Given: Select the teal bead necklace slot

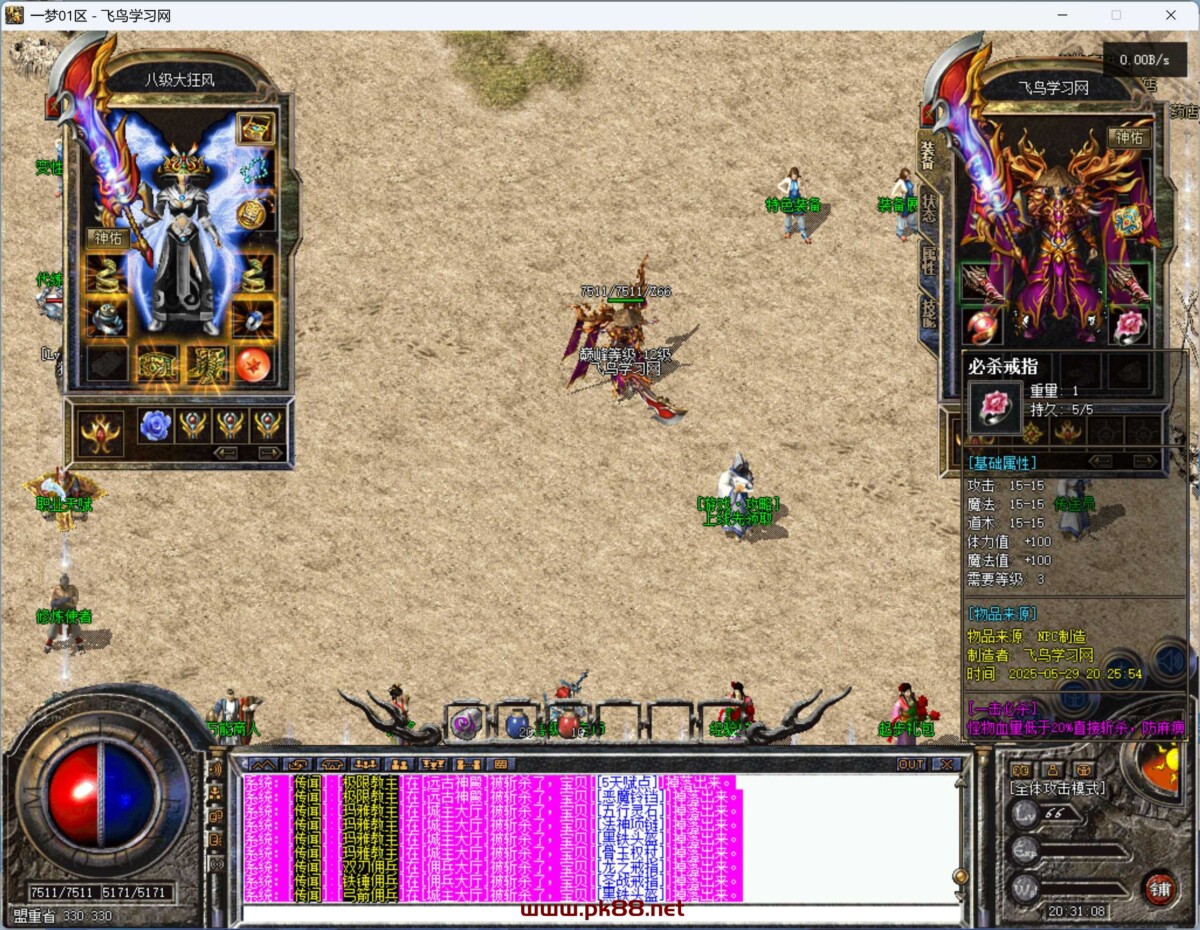Looking at the screenshot, I should pyautogui.click(x=255, y=170).
